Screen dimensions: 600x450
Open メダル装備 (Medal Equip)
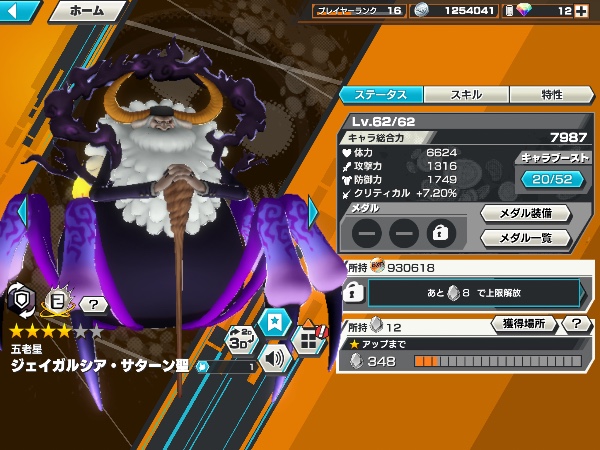(525, 213)
